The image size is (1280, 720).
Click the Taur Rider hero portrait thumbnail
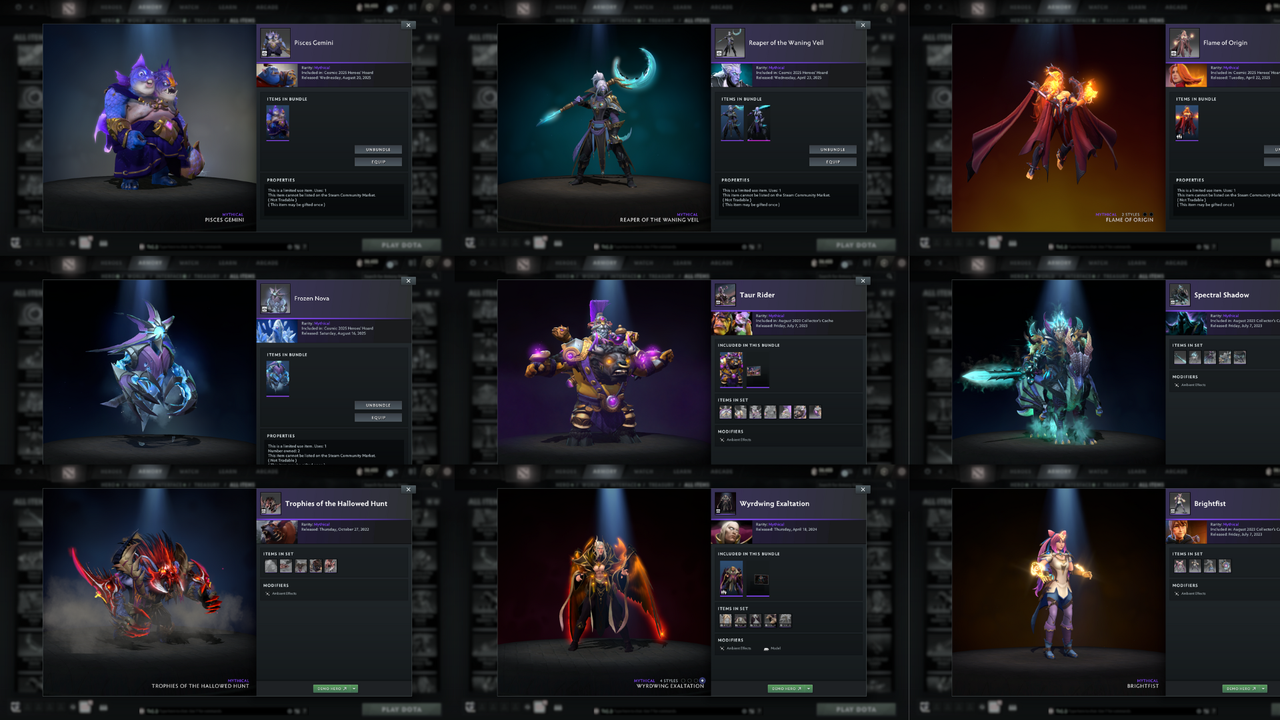click(731, 322)
